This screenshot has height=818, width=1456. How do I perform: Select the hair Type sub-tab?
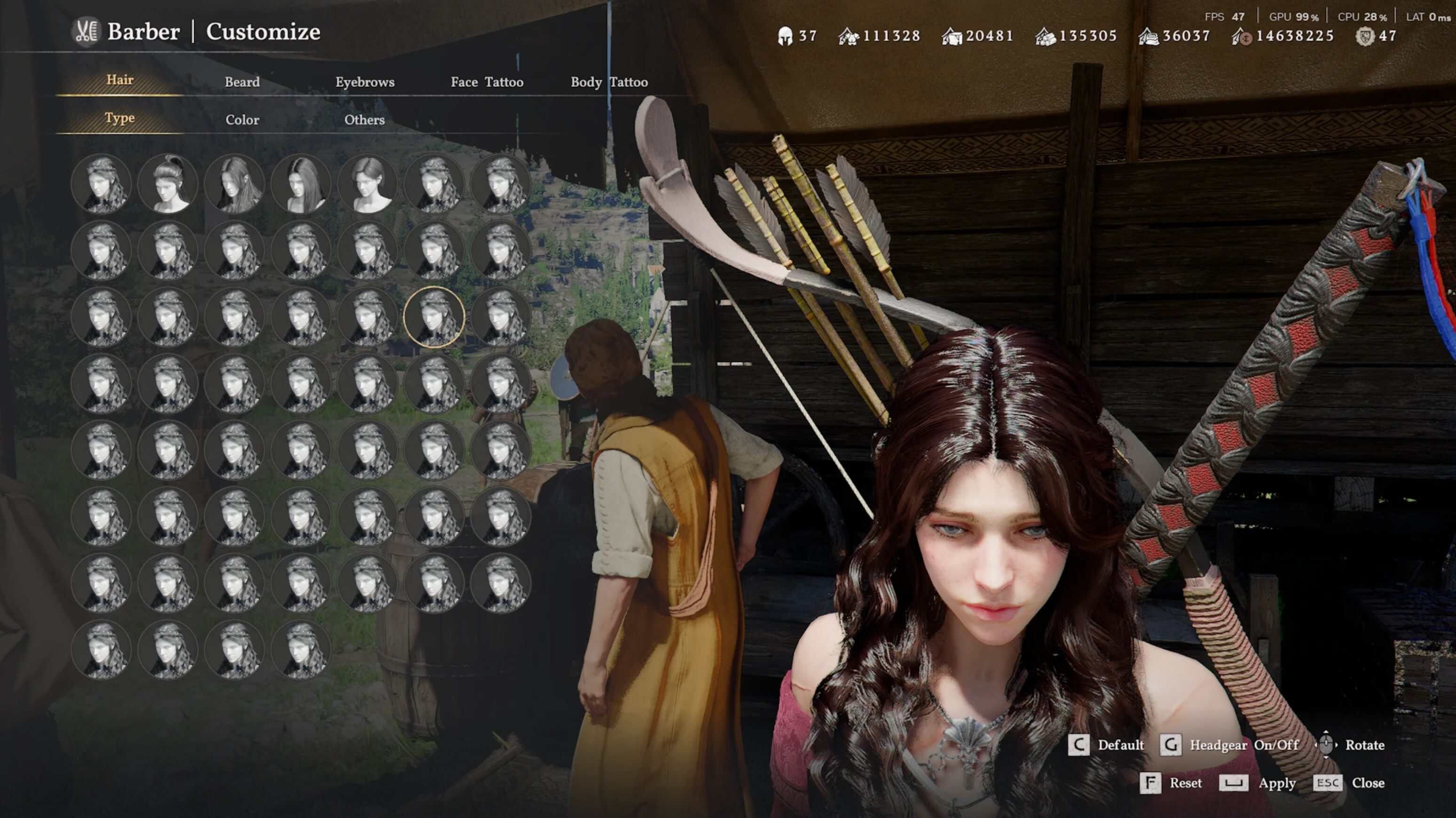click(x=120, y=118)
